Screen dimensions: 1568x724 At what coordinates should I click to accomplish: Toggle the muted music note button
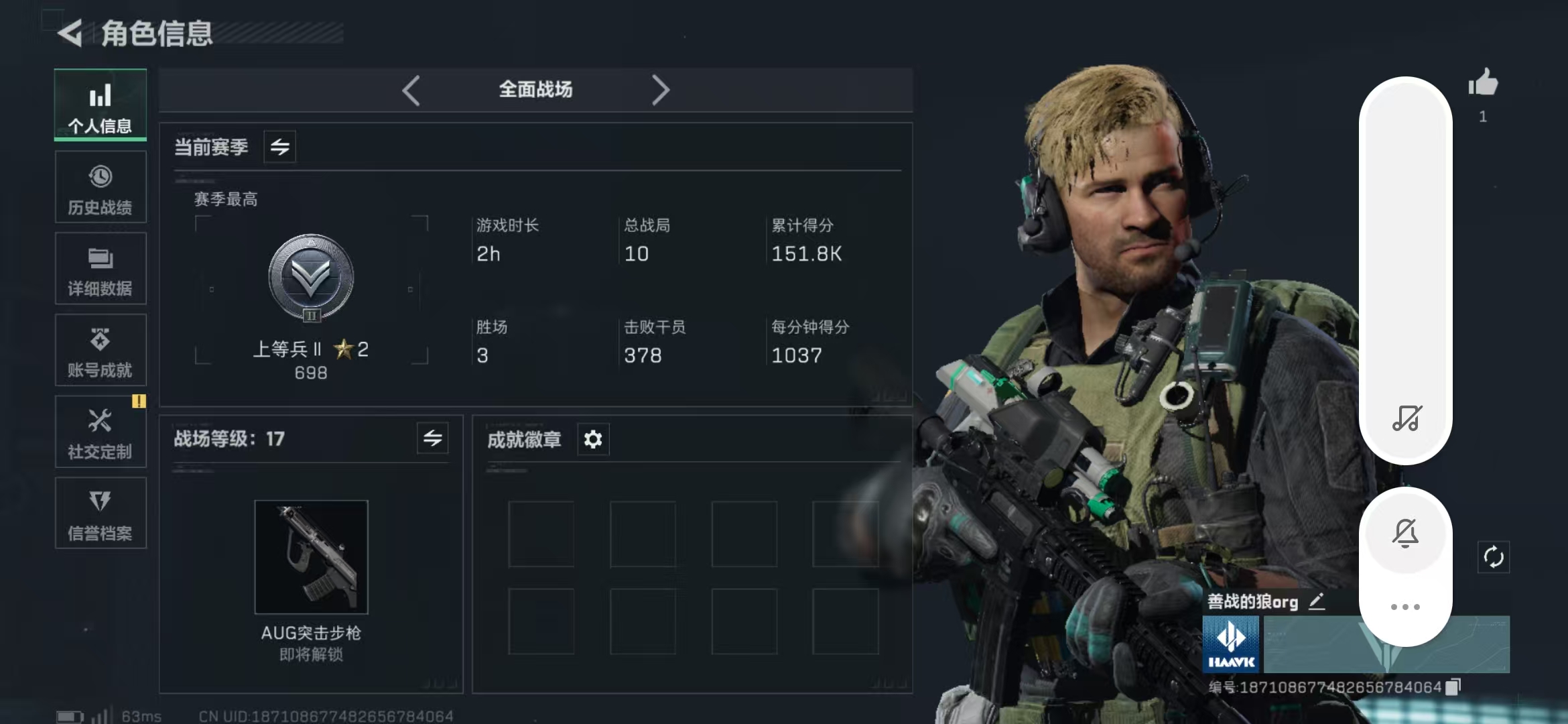tap(1407, 418)
